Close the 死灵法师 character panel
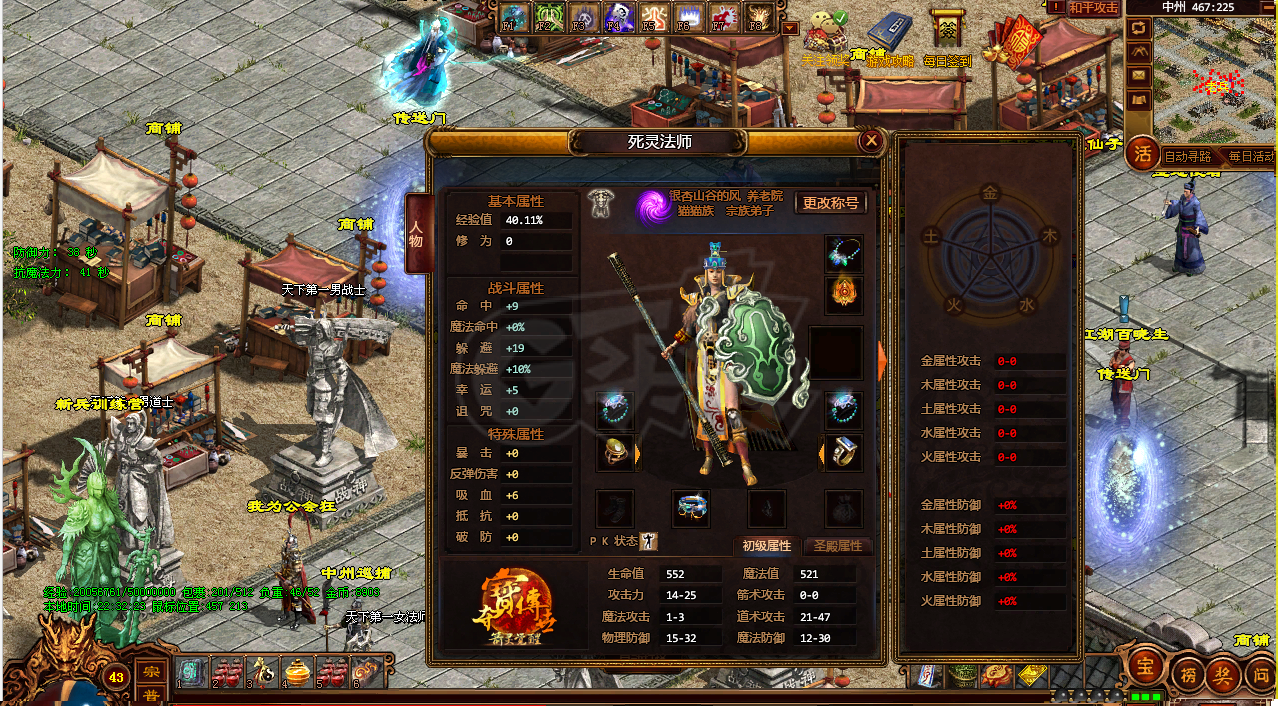The image size is (1278, 706). click(871, 141)
